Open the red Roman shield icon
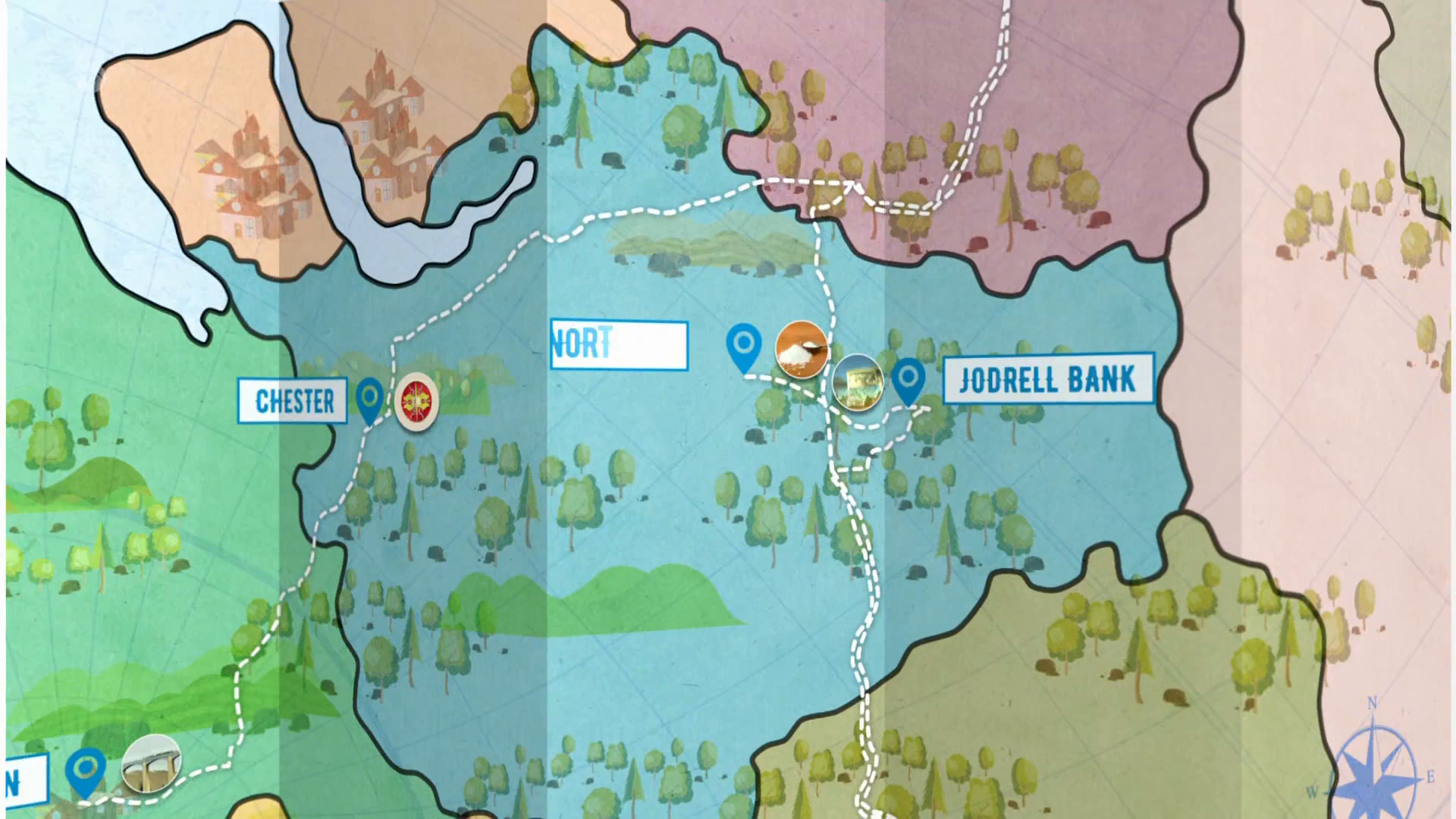The width and height of the screenshot is (1456, 819). tap(416, 401)
